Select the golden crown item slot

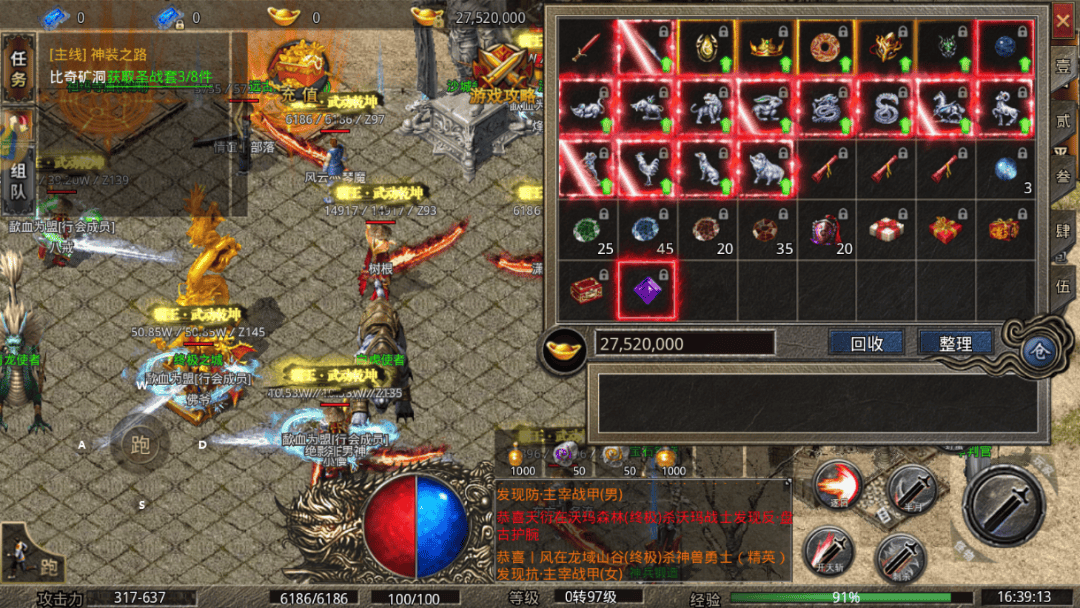coord(767,48)
